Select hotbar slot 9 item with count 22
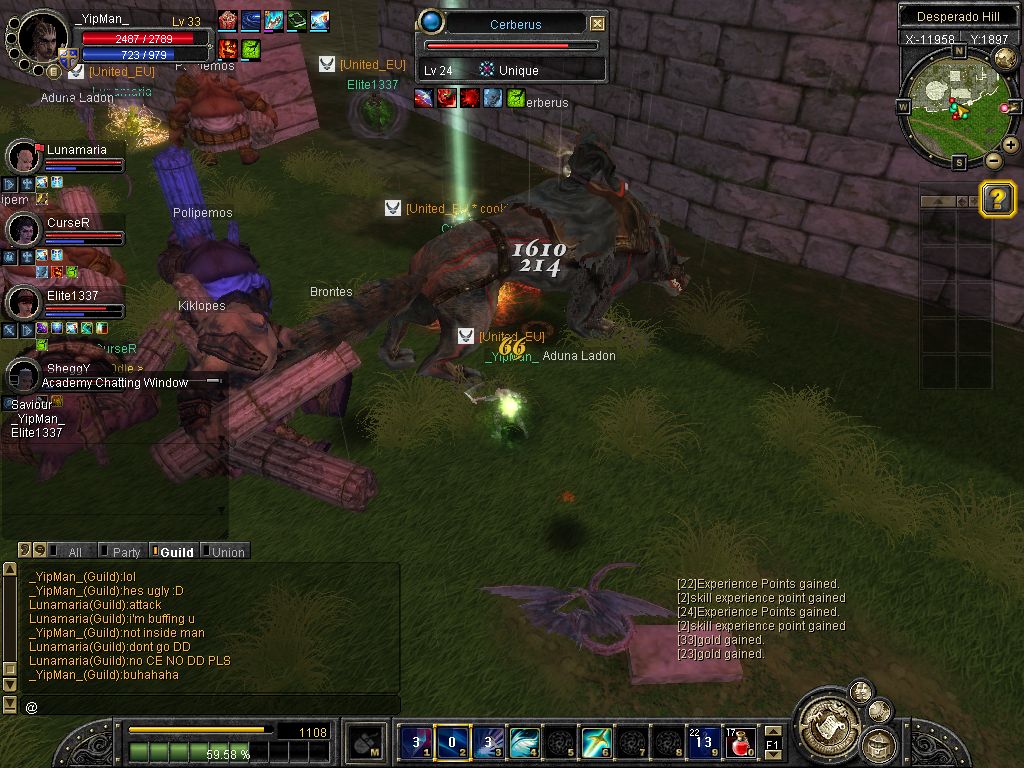The height and width of the screenshot is (768, 1024). coord(704,743)
